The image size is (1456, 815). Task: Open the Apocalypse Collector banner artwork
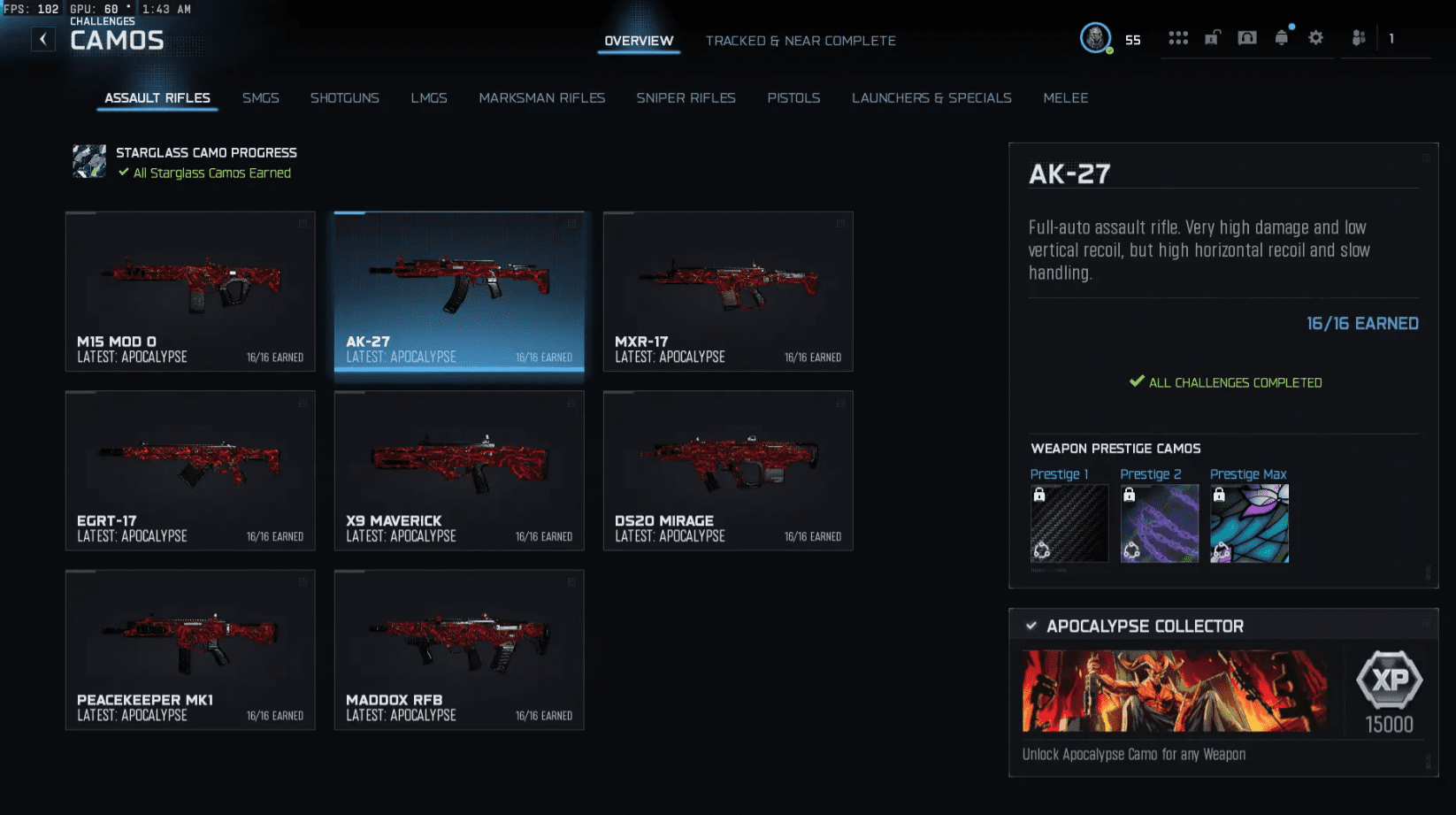(x=1172, y=691)
